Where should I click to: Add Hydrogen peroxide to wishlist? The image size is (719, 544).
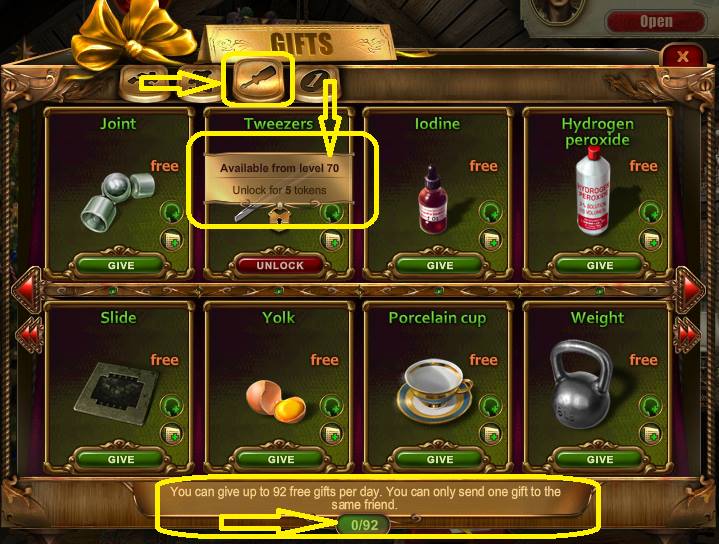pos(650,239)
